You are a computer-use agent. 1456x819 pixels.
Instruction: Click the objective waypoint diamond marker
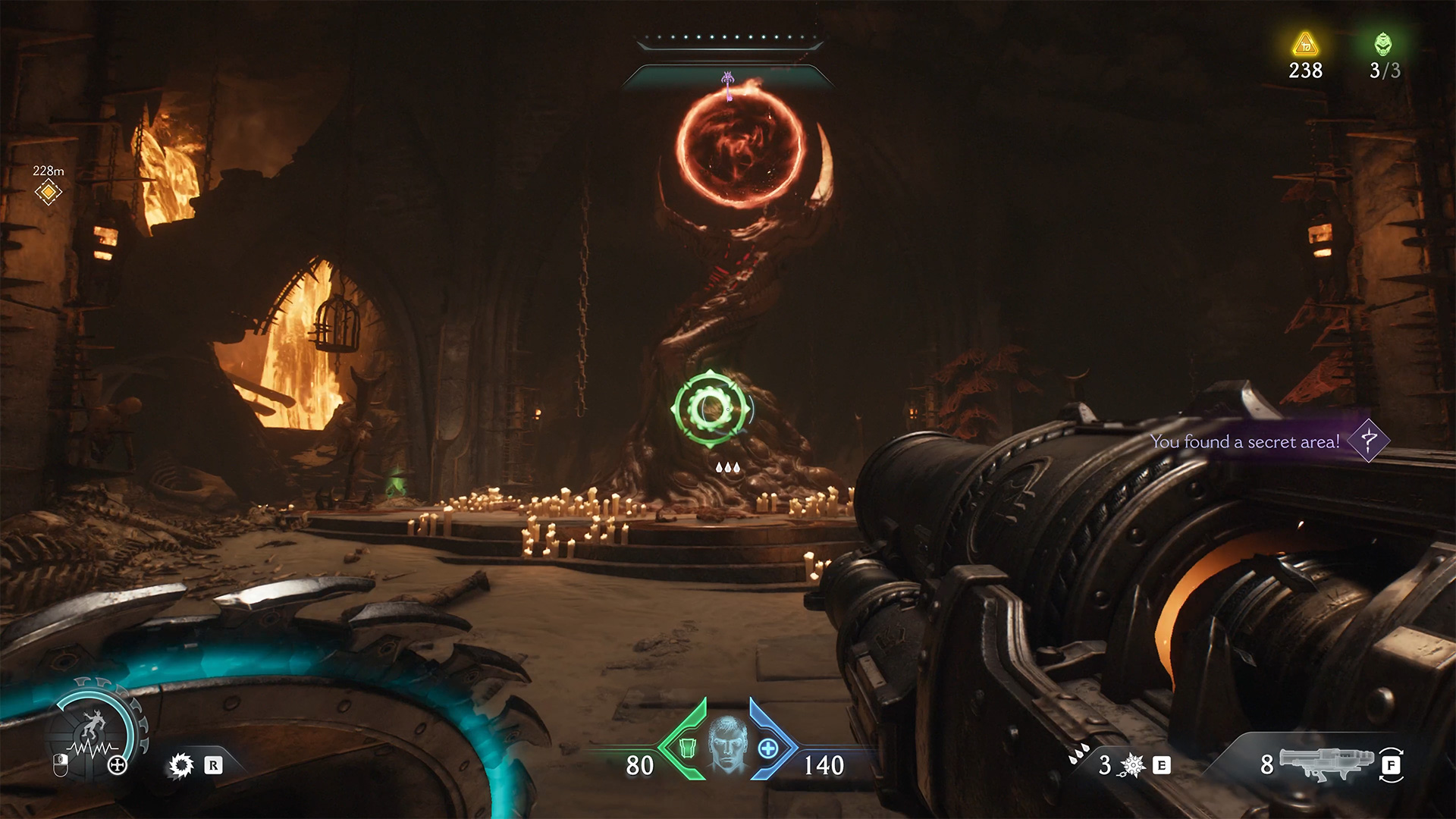[48, 192]
